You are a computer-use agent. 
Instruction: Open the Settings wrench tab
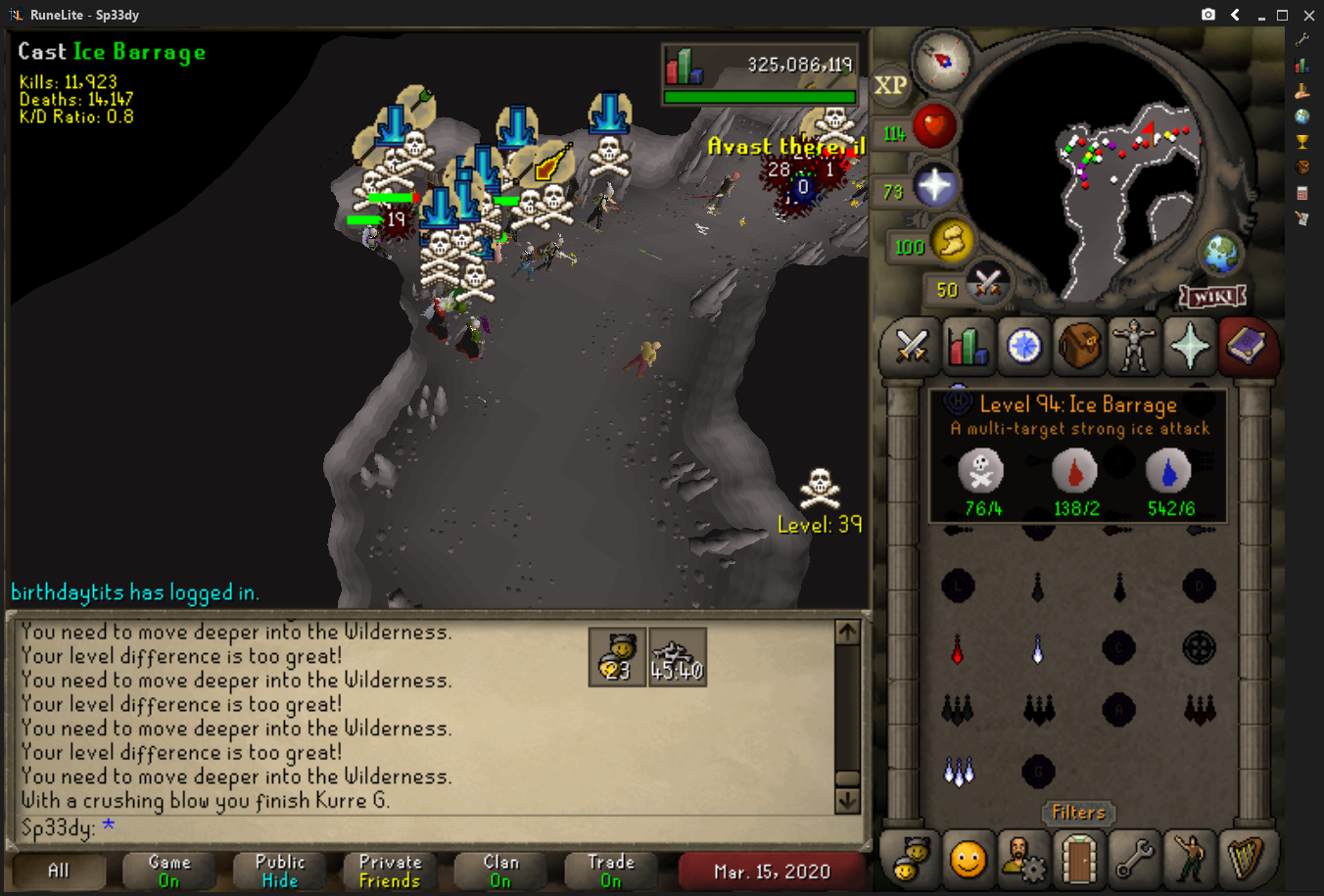pyautogui.click(x=1134, y=860)
